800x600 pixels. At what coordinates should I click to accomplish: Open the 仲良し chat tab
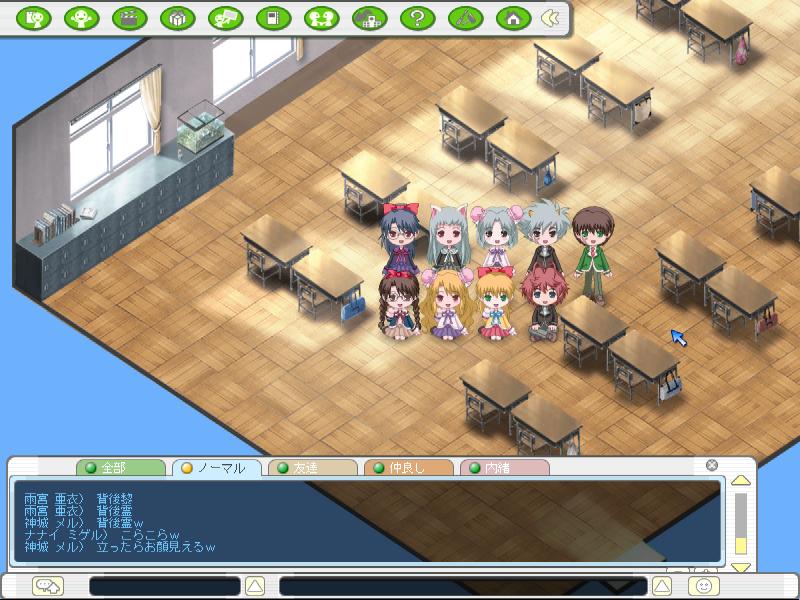coord(408,468)
